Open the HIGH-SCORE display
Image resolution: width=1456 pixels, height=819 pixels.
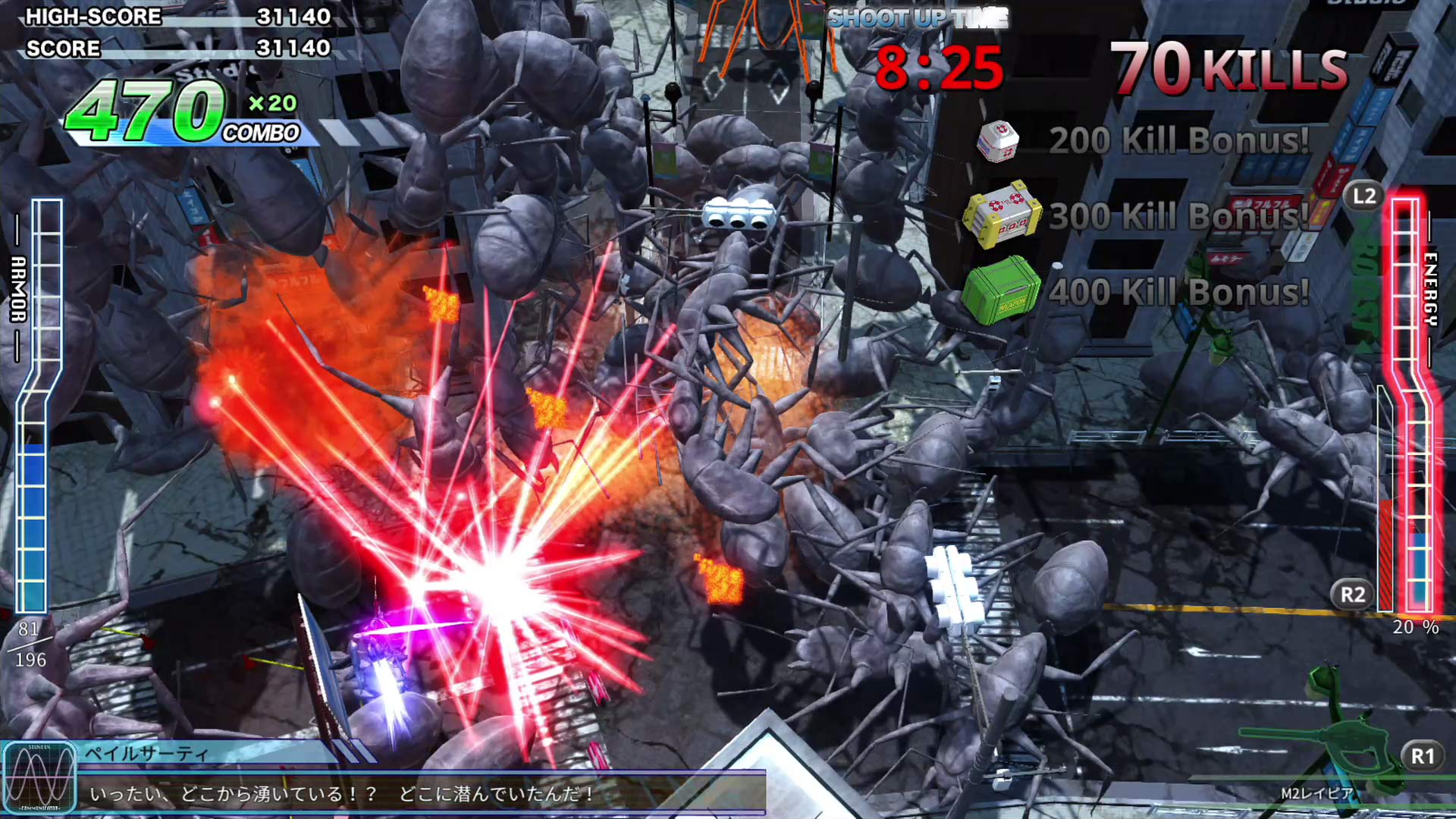tap(174, 17)
